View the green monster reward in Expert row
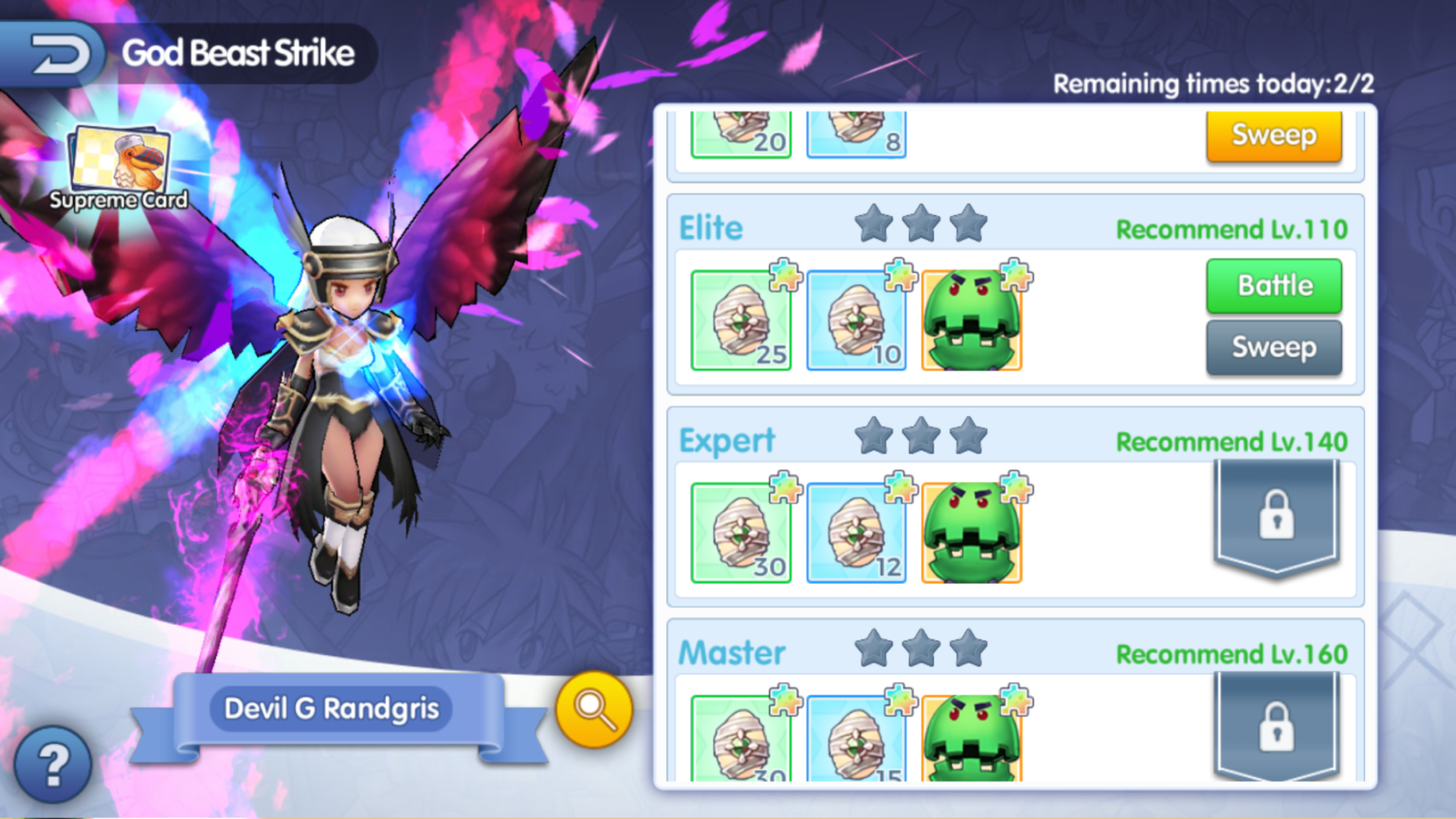 [x=973, y=532]
